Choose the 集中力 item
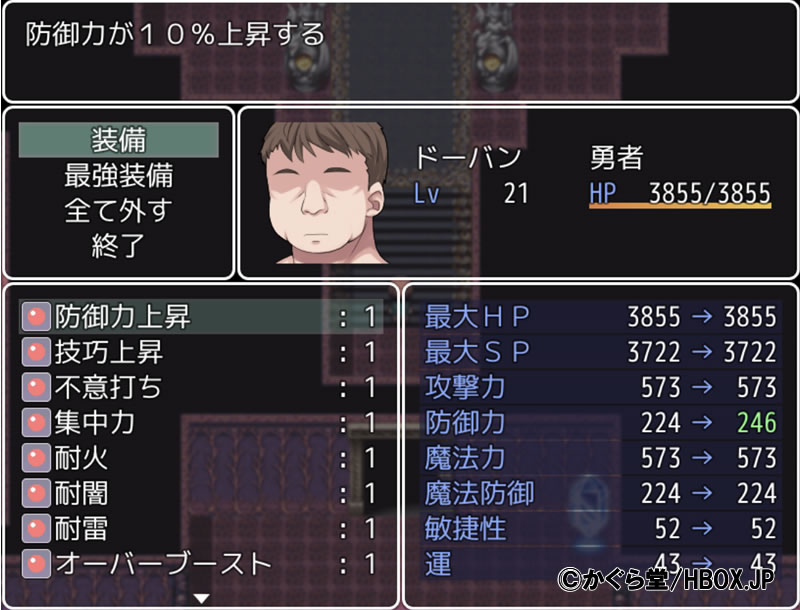The width and height of the screenshot is (800, 610). 200,422
